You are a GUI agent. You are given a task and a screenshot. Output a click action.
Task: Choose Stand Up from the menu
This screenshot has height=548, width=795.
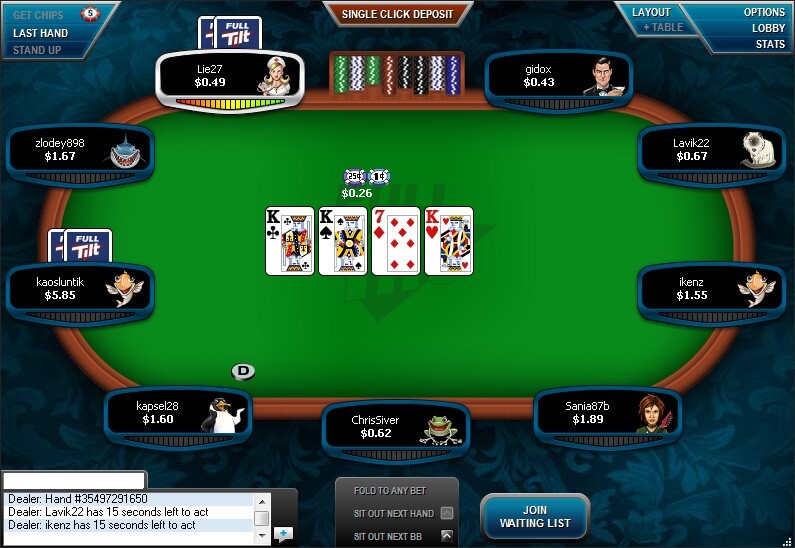pos(37,50)
